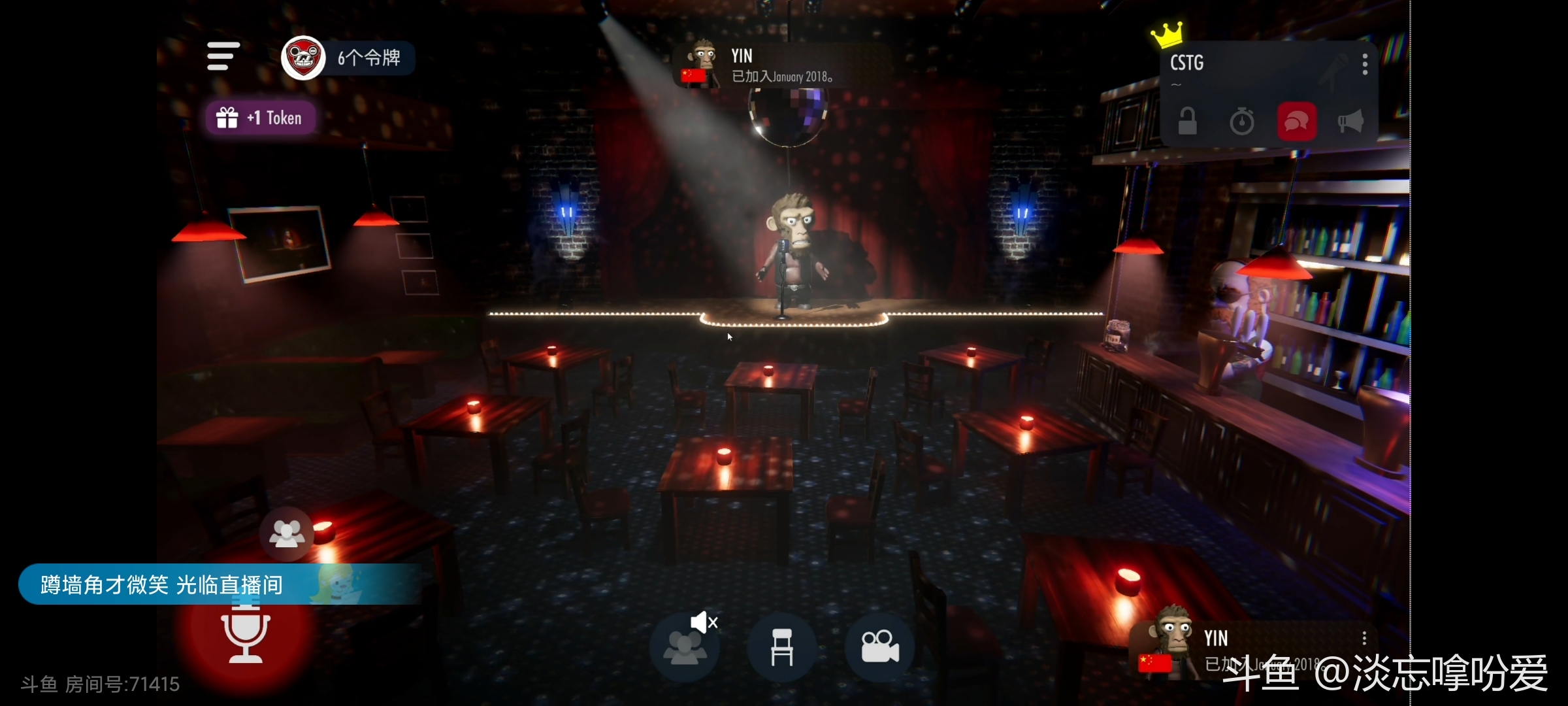Click the stopwatch timer icon
This screenshot has width=1568, height=706.
click(1241, 122)
